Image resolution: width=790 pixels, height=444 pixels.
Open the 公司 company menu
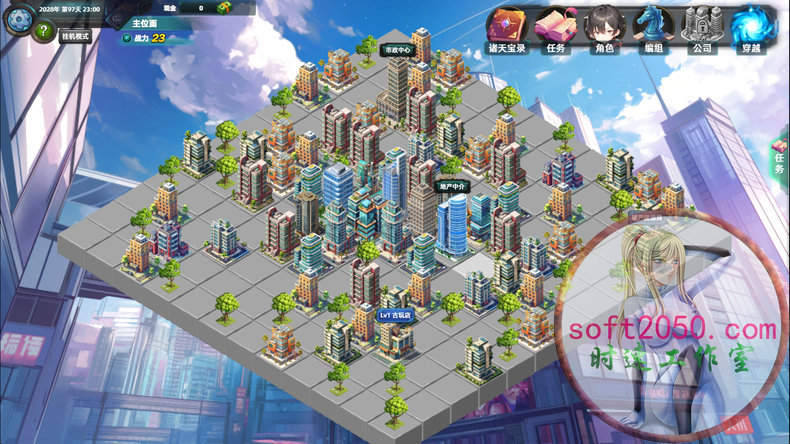pos(702,30)
